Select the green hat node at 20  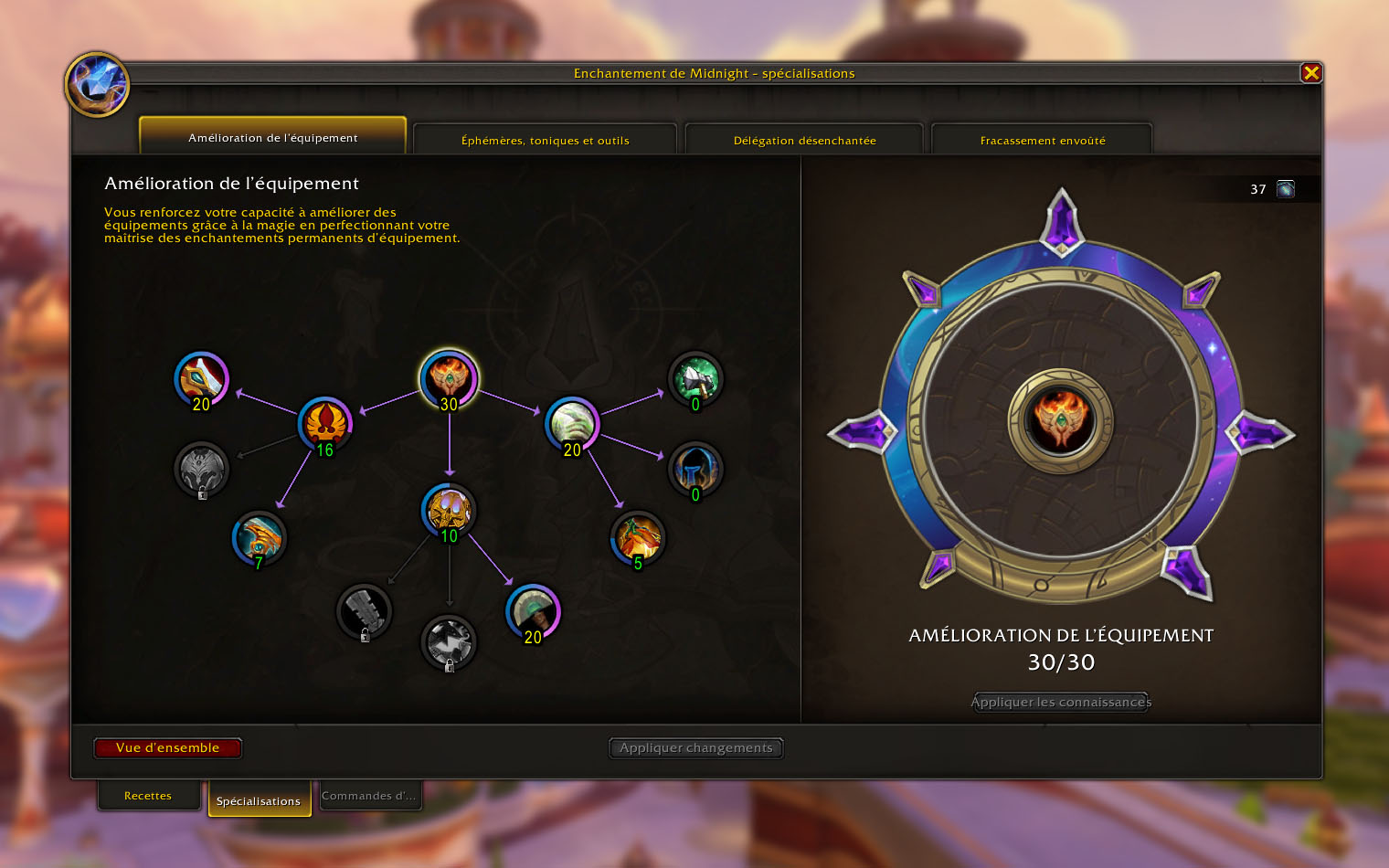pos(533,610)
